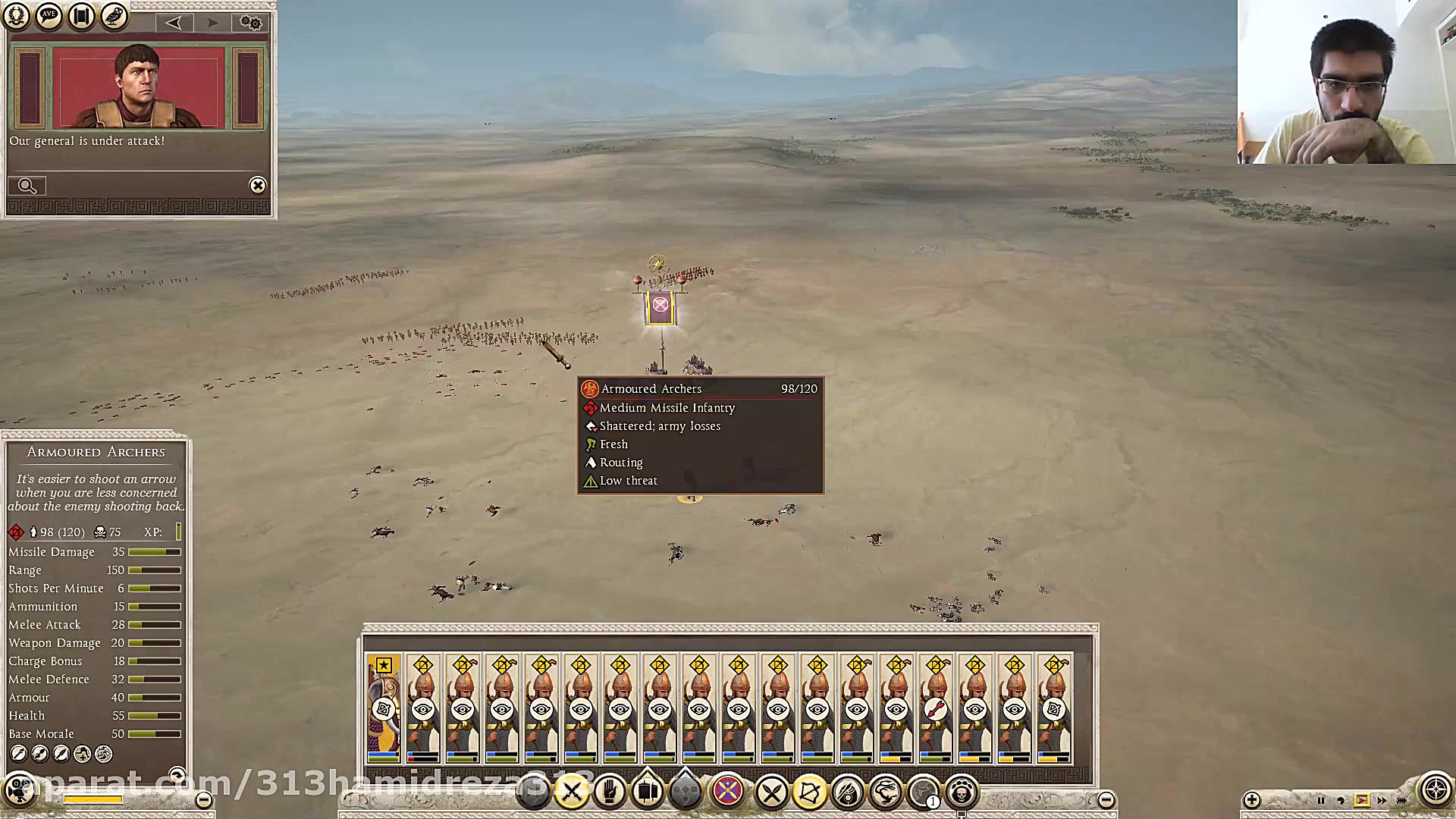Open the owl encyclopedia icon
The image size is (1456, 819).
tap(115, 16)
